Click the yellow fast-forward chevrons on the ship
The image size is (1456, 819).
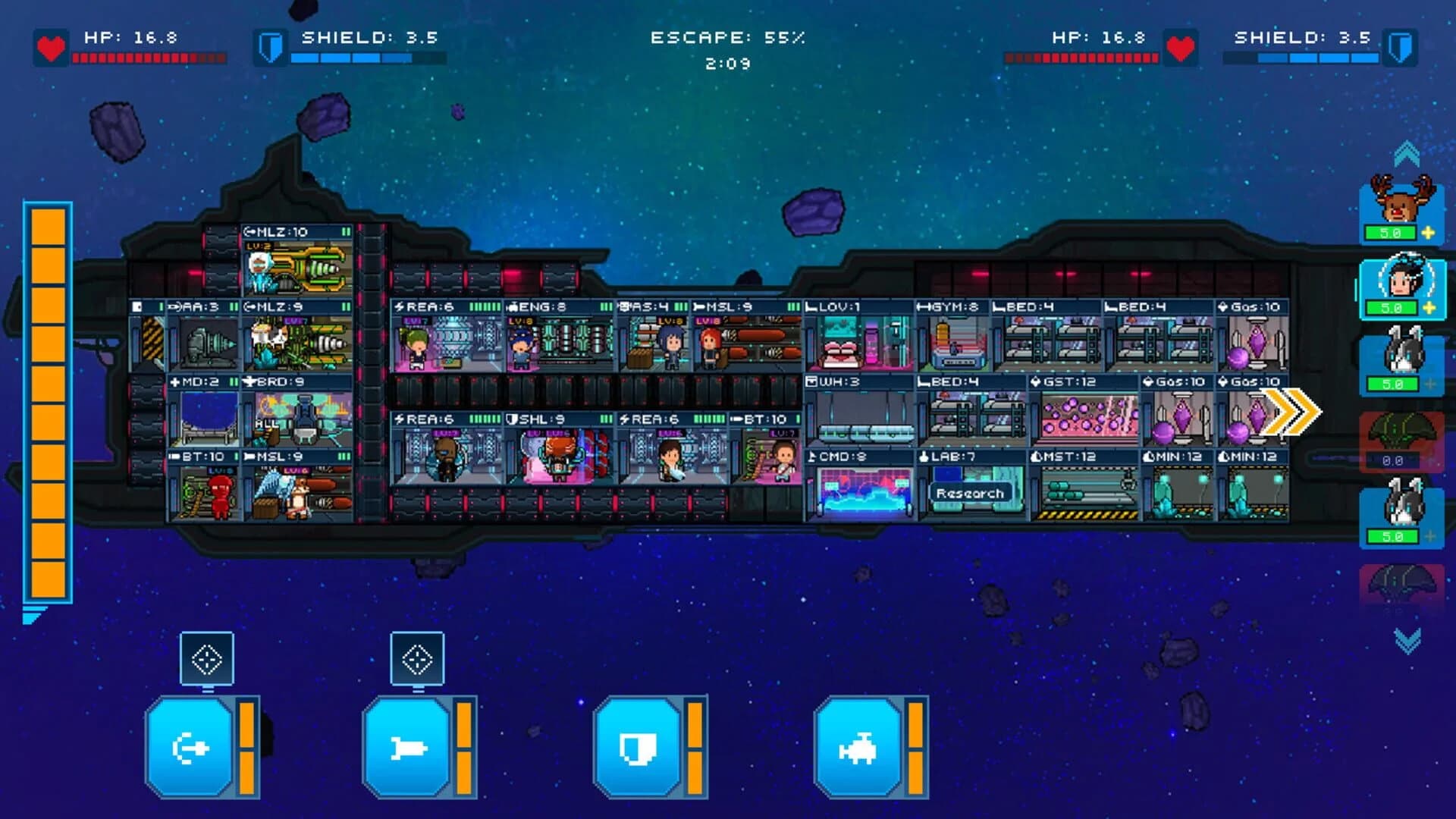[1291, 411]
